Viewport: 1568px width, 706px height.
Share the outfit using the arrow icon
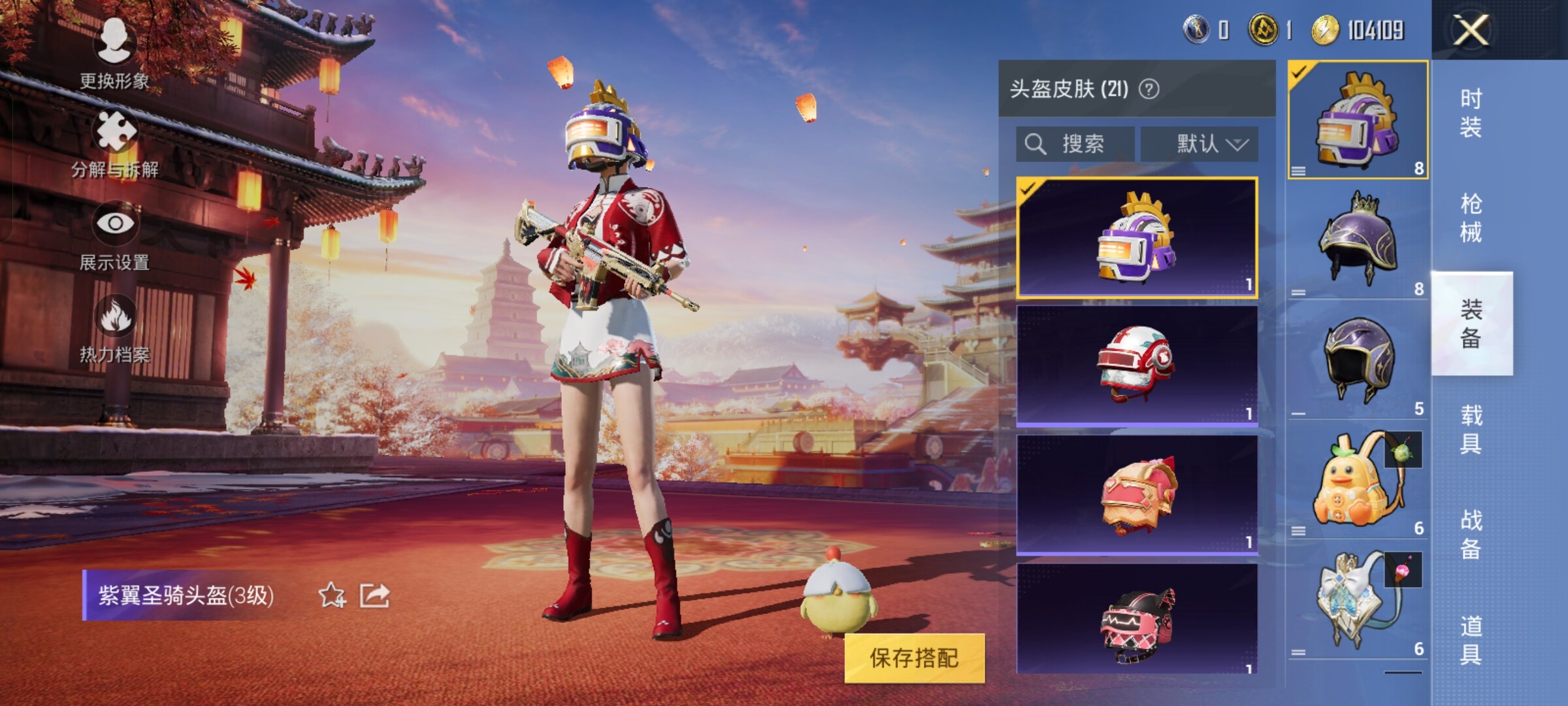tap(375, 596)
